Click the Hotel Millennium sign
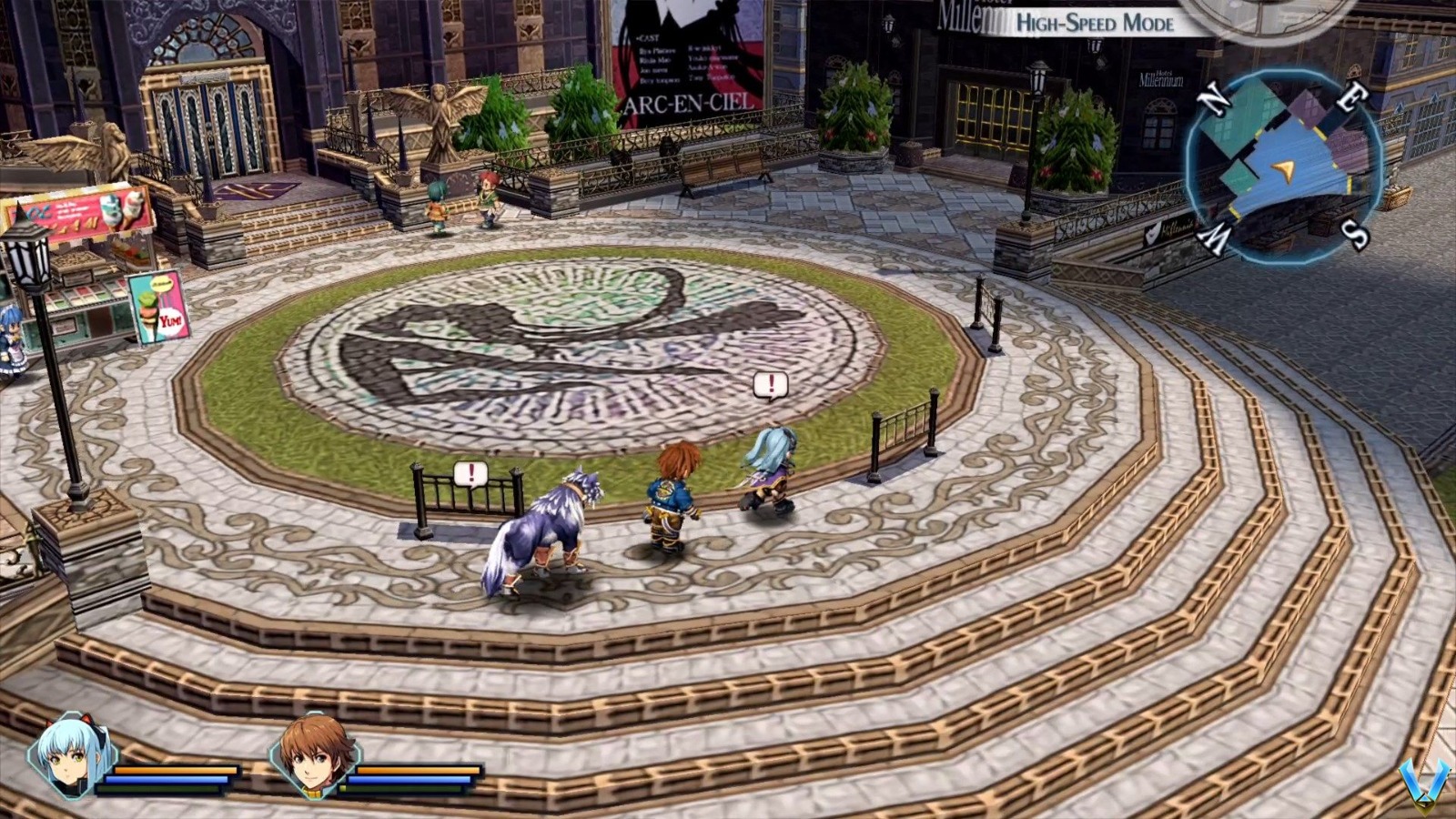 [x=1160, y=77]
